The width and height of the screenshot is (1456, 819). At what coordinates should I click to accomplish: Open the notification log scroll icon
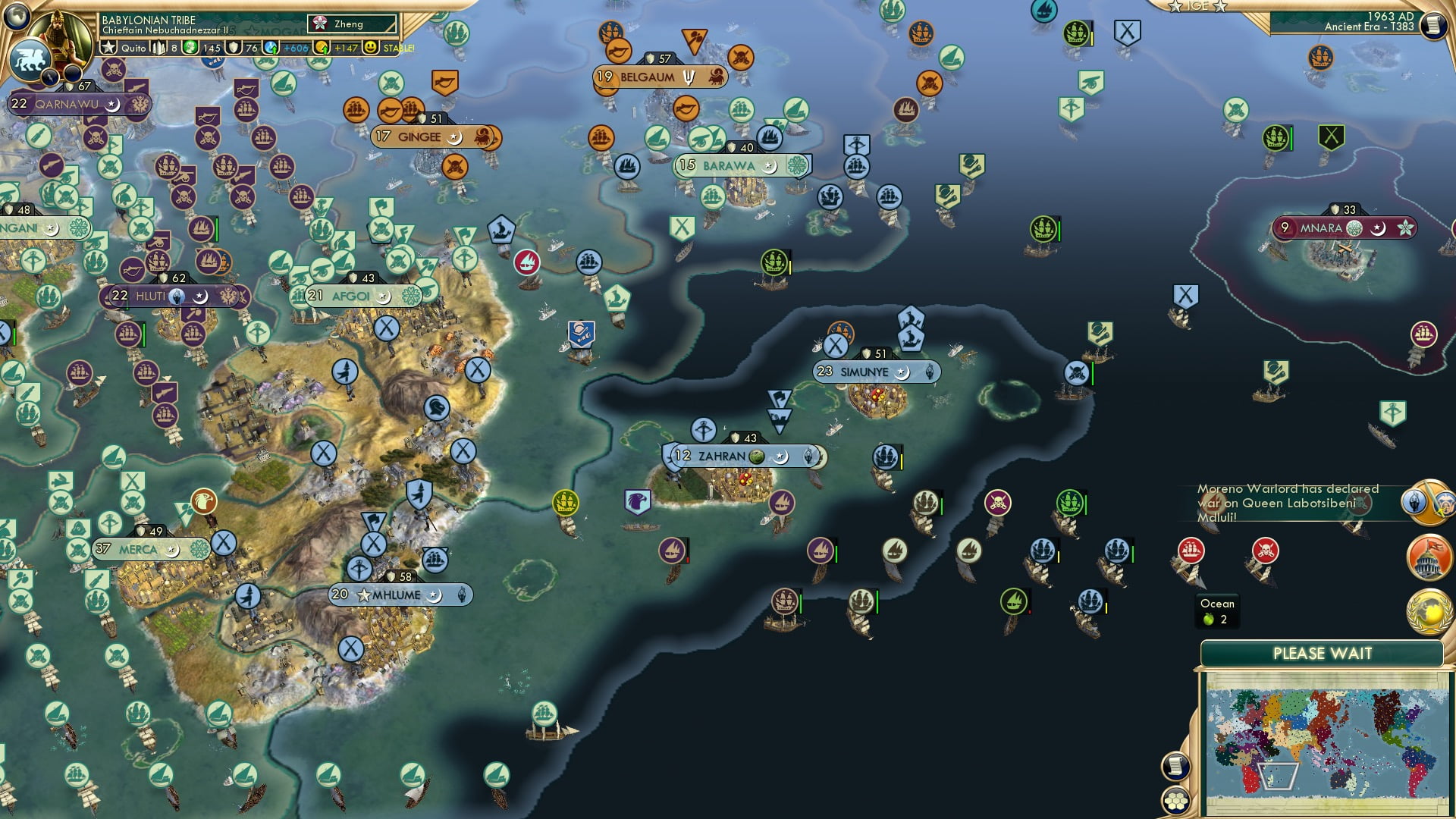tap(1433, 23)
